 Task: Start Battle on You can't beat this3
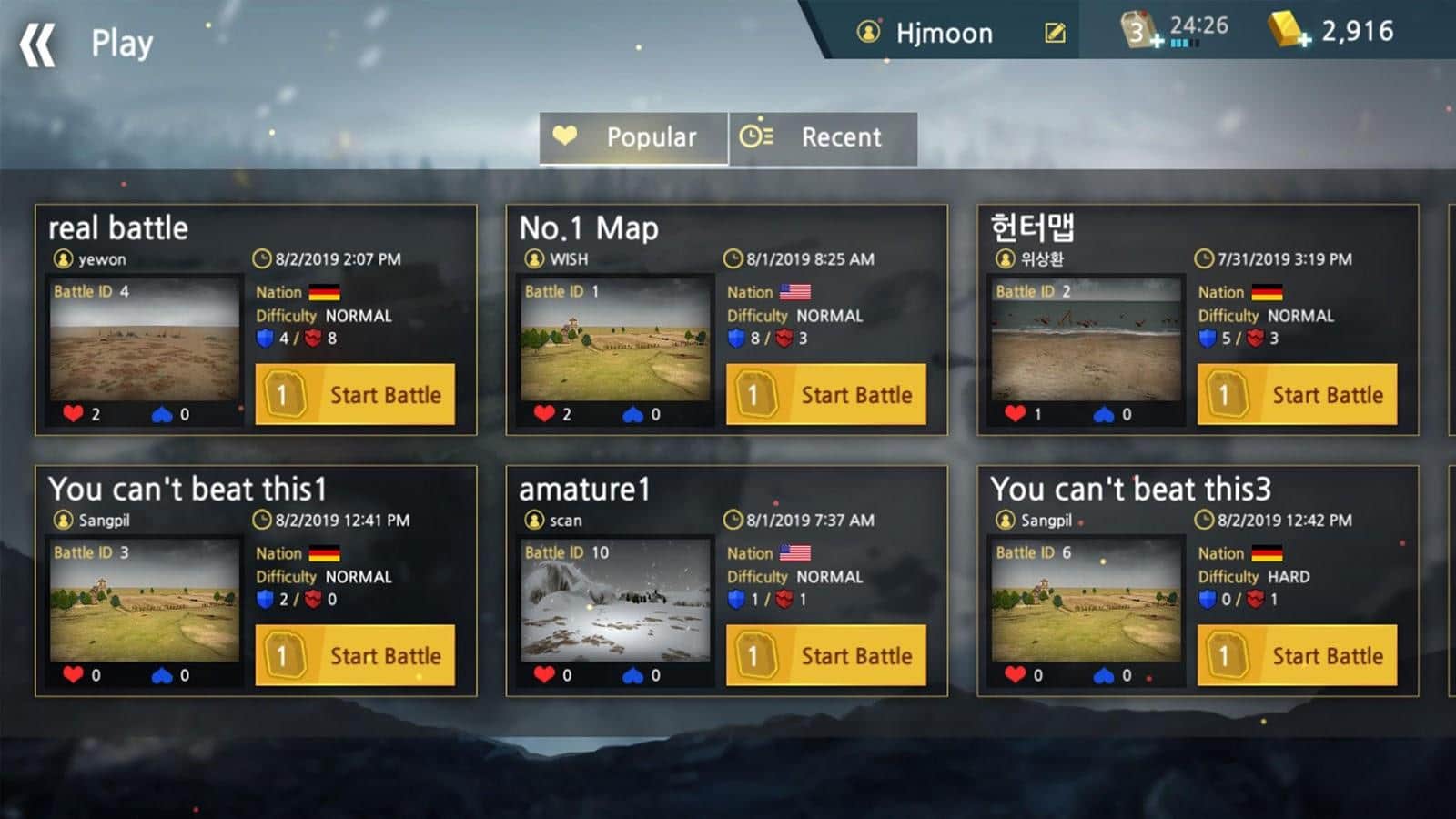tap(1297, 656)
